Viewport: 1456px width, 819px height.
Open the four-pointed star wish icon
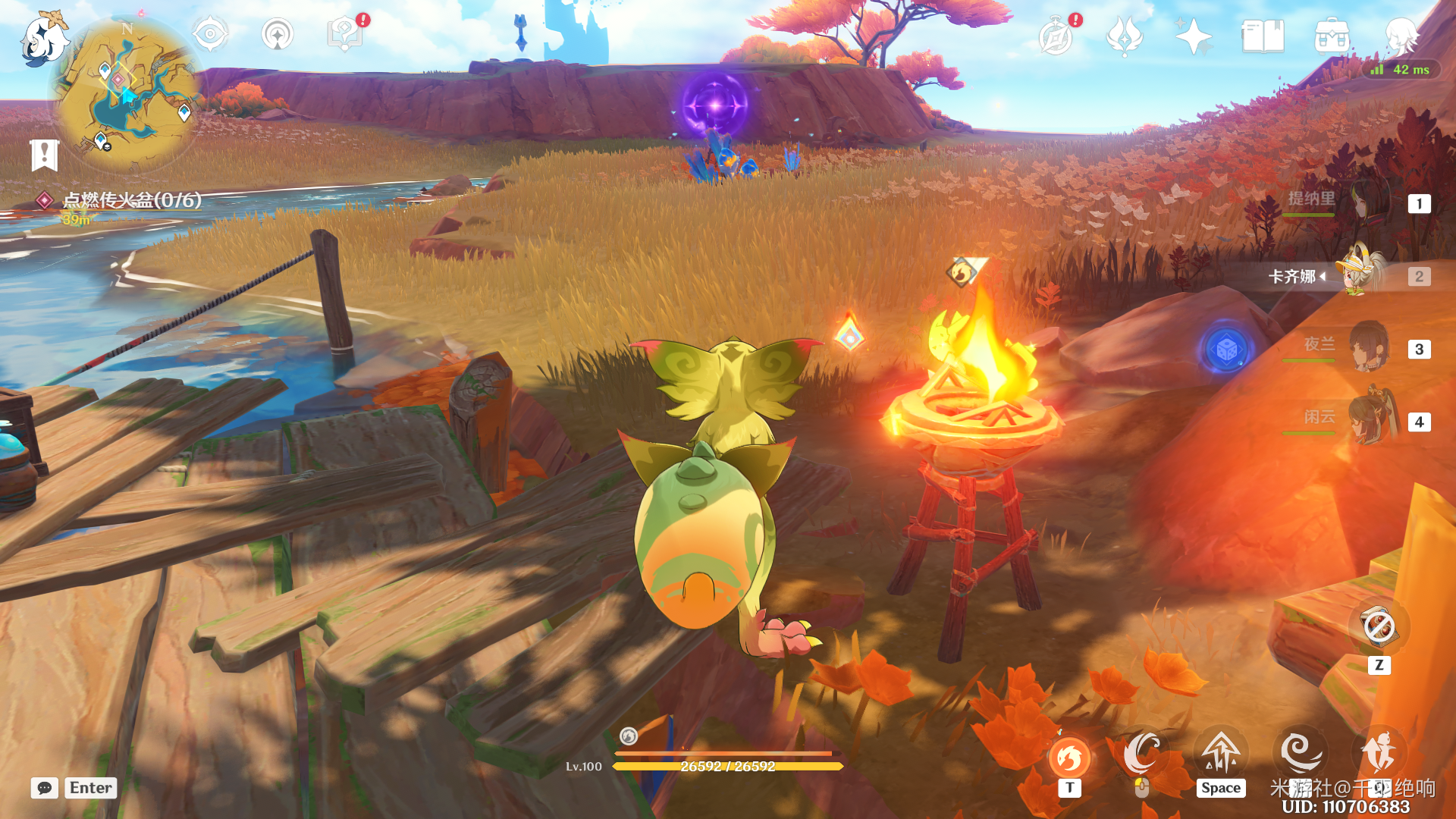[1194, 36]
